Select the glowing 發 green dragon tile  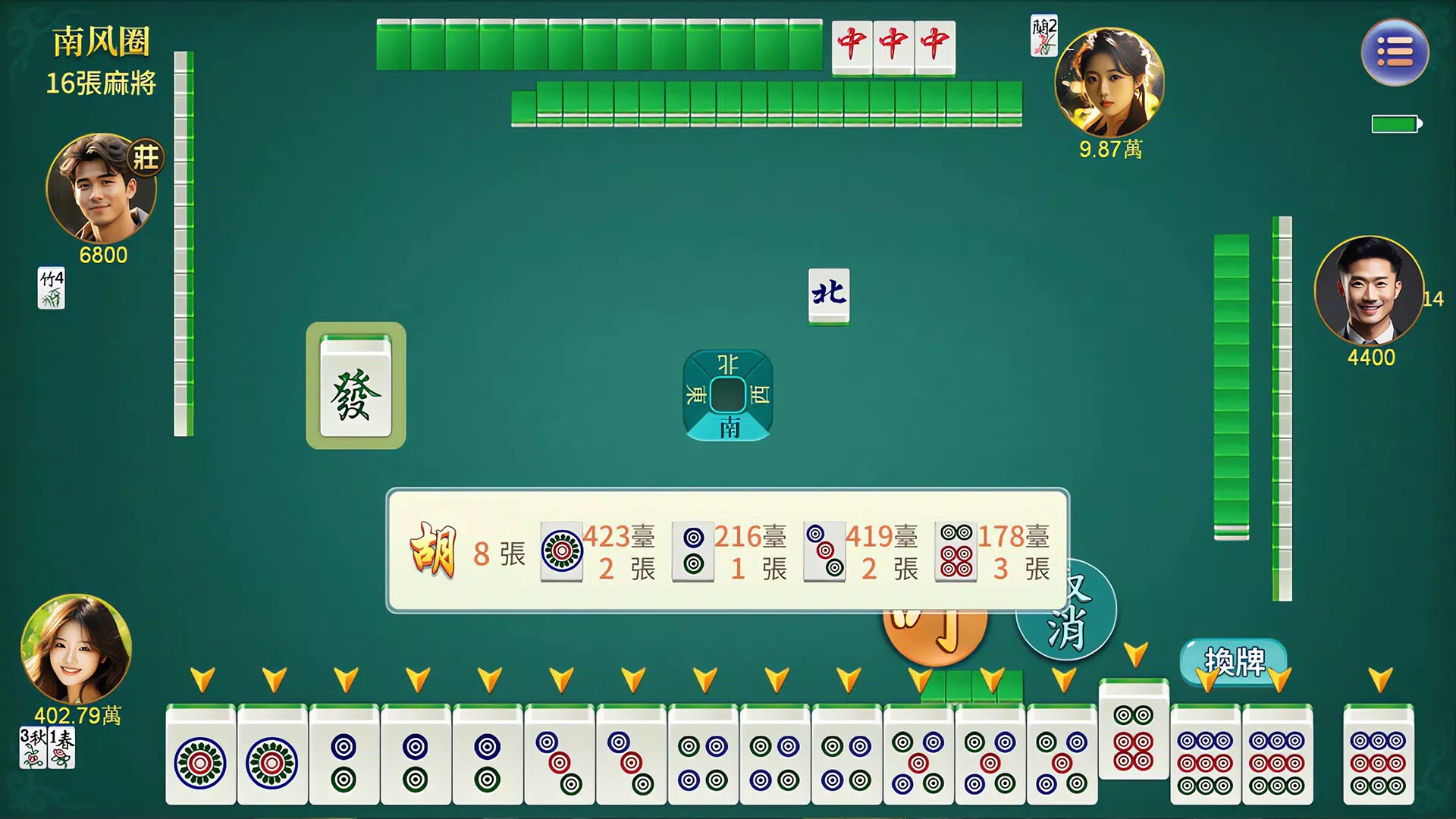(x=356, y=387)
